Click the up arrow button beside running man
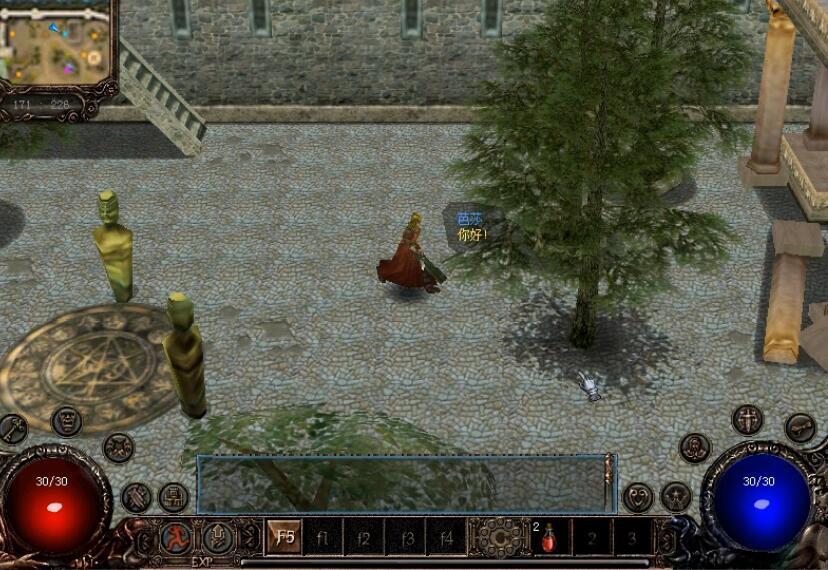Viewport: 828px width, 570px height. click(218, 538)
